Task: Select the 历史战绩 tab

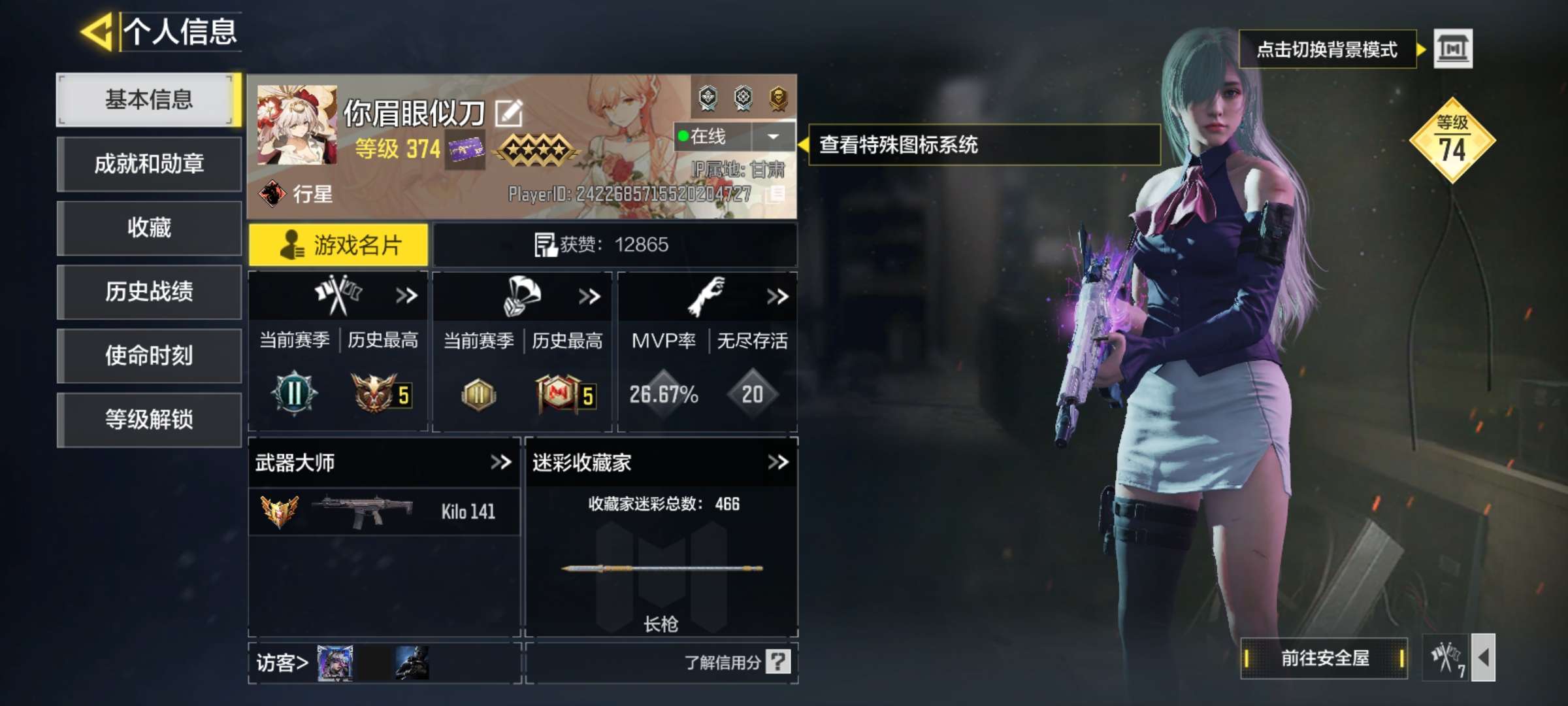Action: coord(149,292)
